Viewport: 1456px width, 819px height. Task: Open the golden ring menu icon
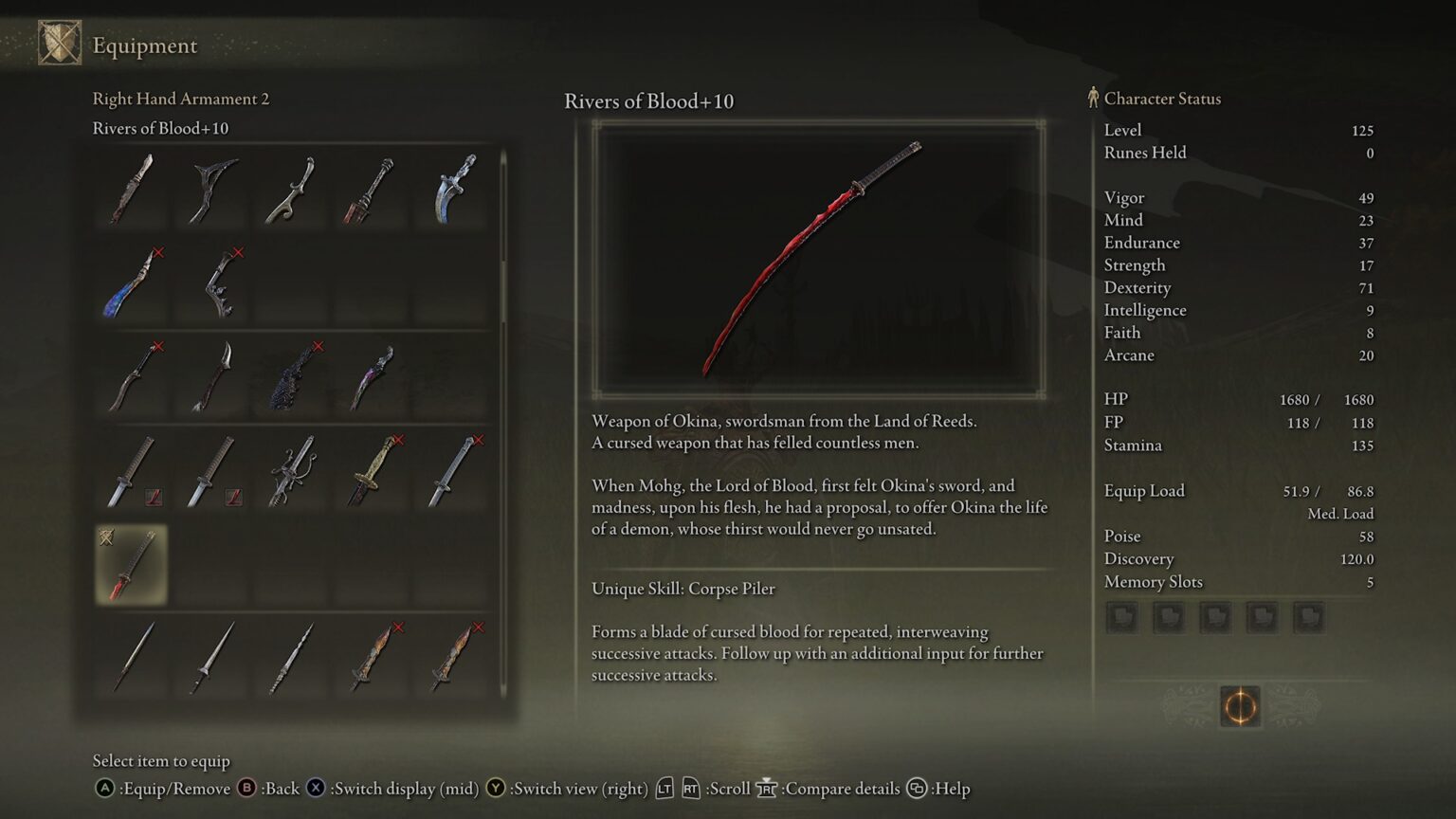(1240, 708)
